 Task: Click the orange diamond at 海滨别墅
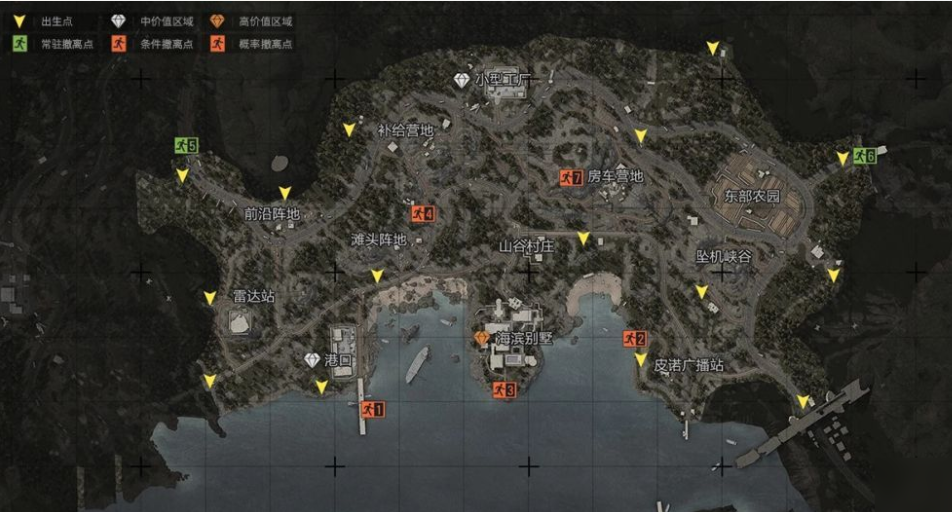[482, 339]
